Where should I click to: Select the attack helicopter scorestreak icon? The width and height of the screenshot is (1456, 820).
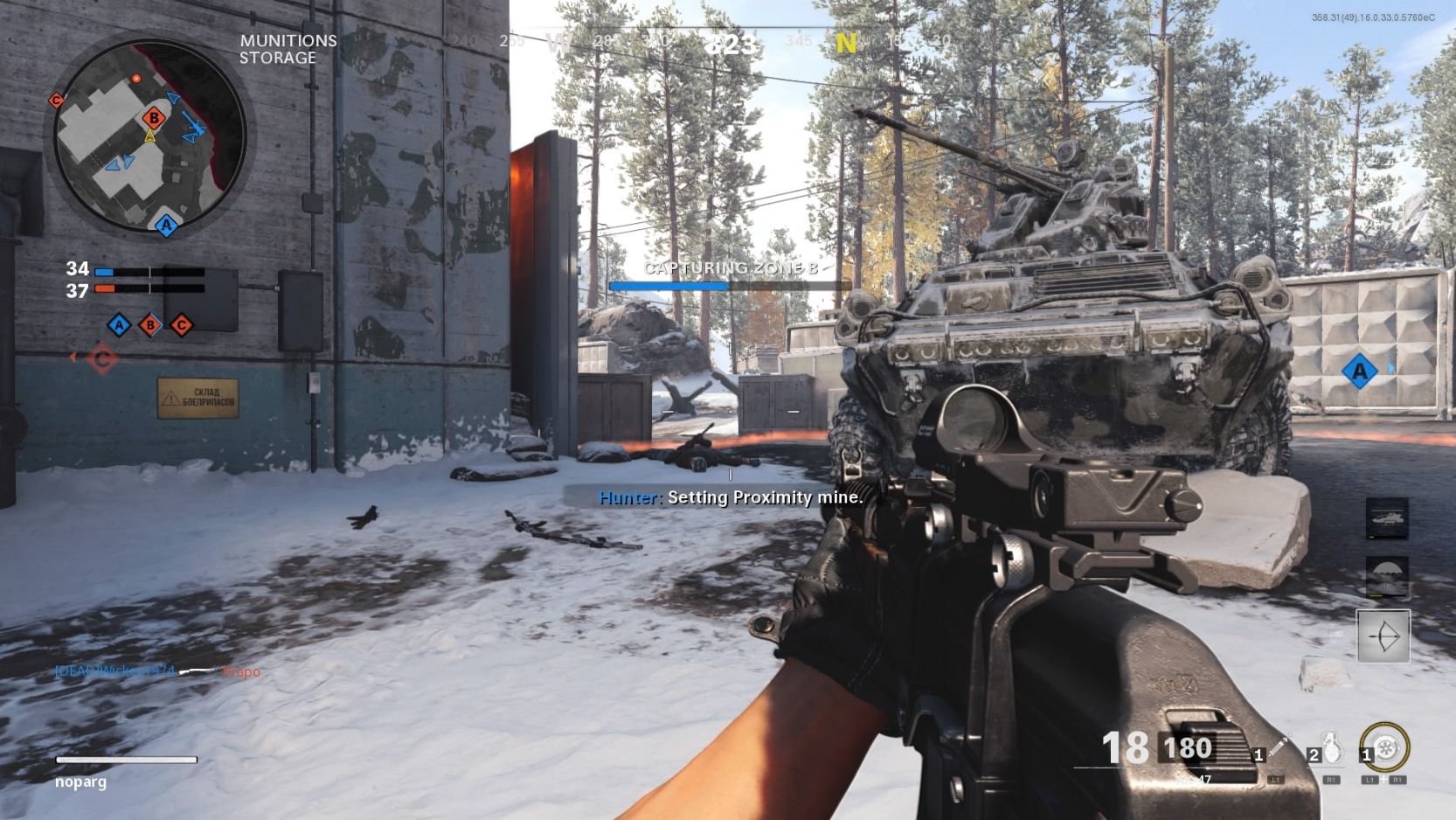1388,519
